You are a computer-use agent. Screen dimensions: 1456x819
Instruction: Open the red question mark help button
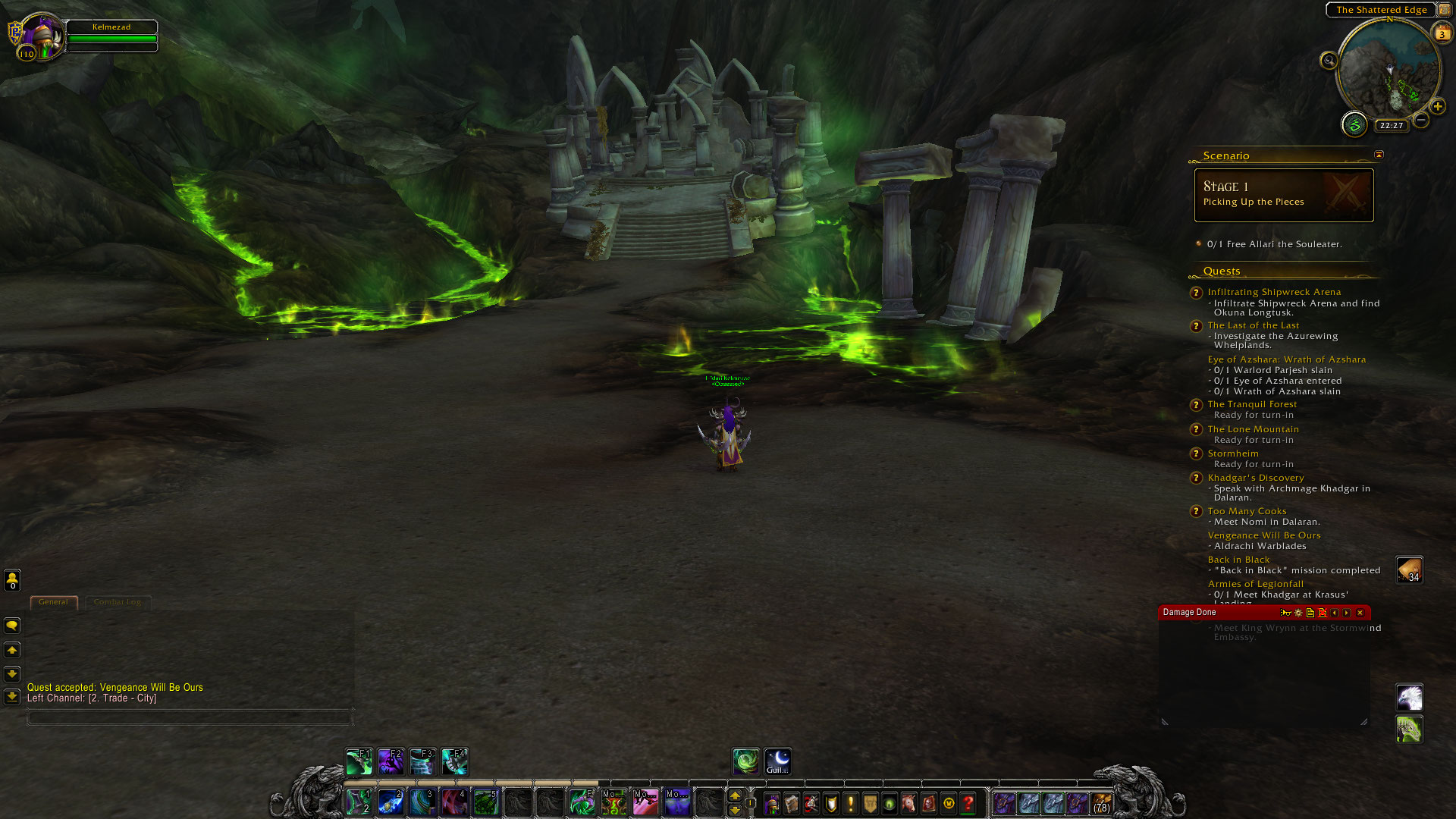968,803
